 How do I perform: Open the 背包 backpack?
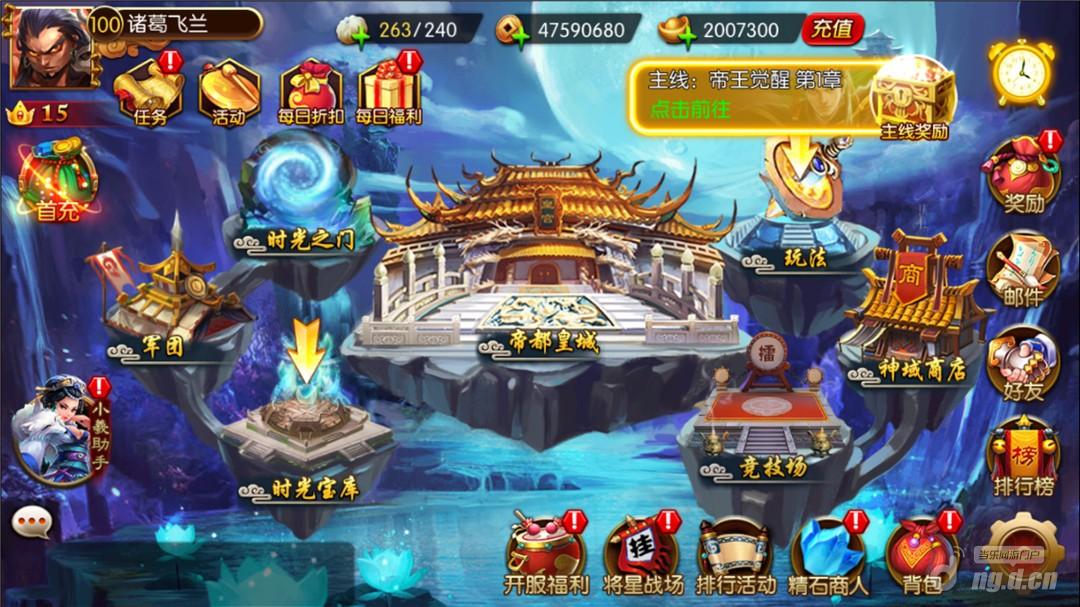(x=921, y=556)
